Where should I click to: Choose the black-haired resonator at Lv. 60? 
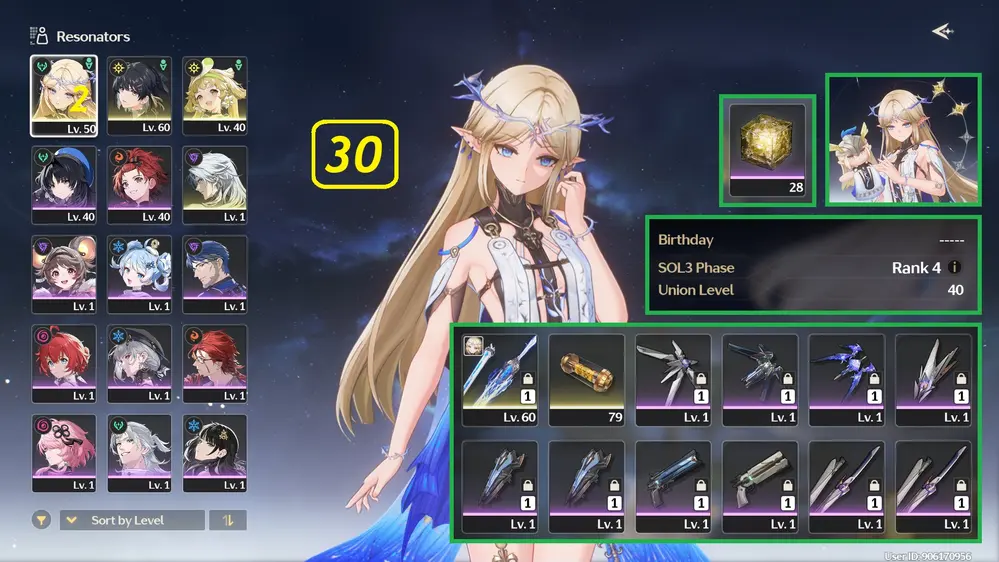tap(139, 95)
